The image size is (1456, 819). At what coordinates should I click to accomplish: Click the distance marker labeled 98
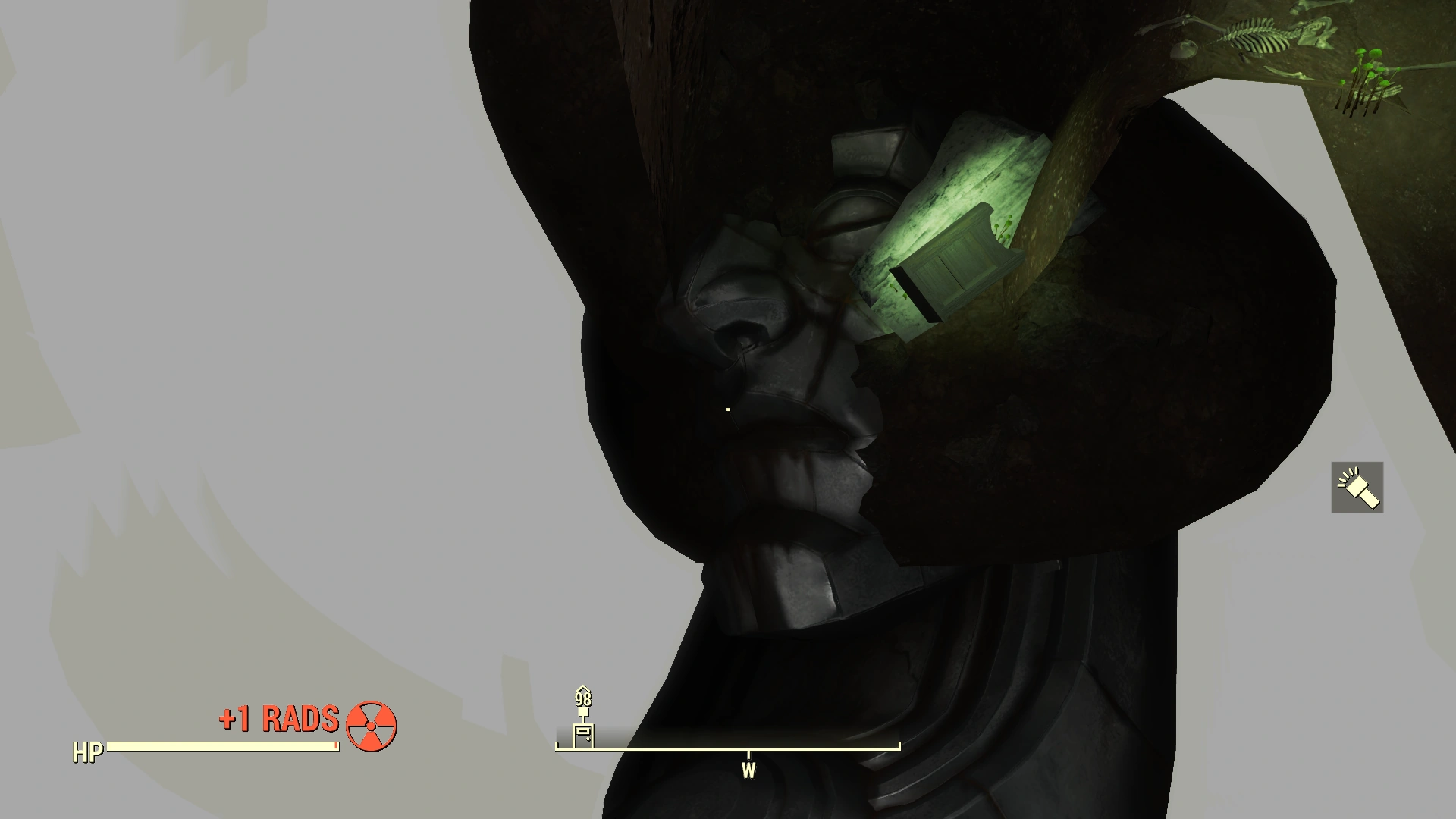point(582,699)
